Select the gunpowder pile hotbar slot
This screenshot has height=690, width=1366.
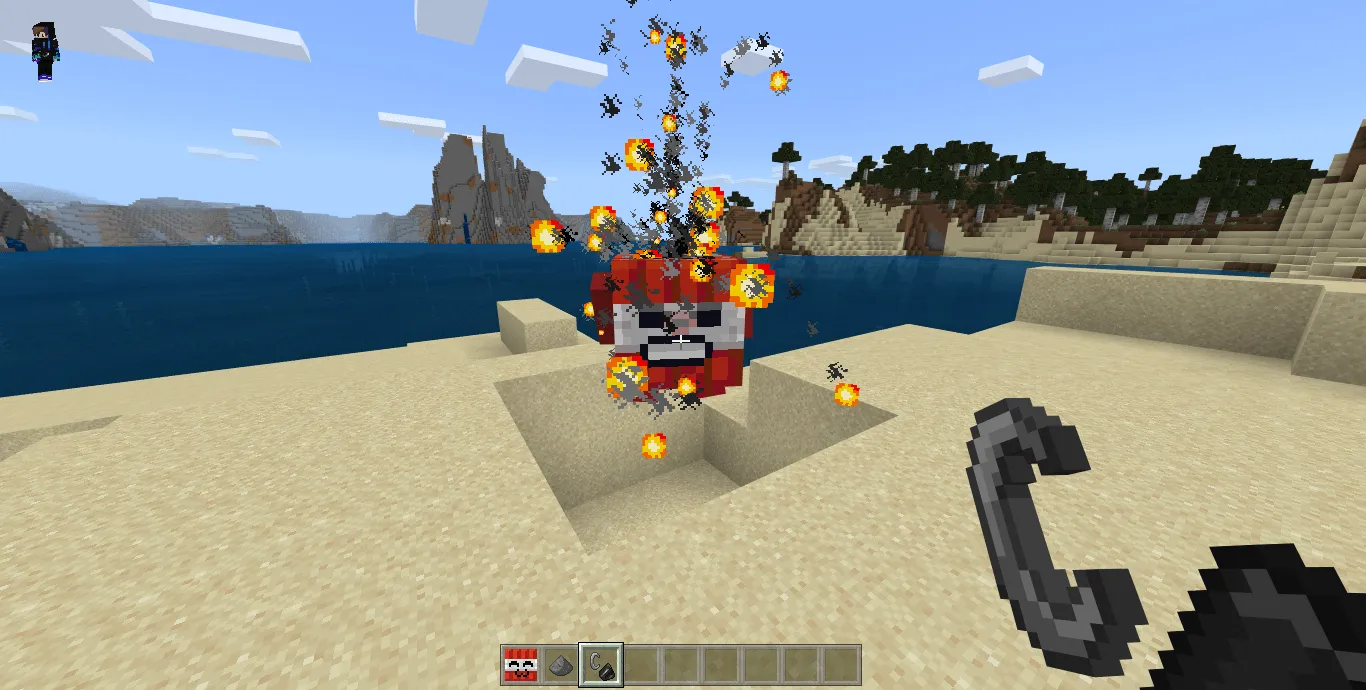pyautogui.click(x=561, y=664)
